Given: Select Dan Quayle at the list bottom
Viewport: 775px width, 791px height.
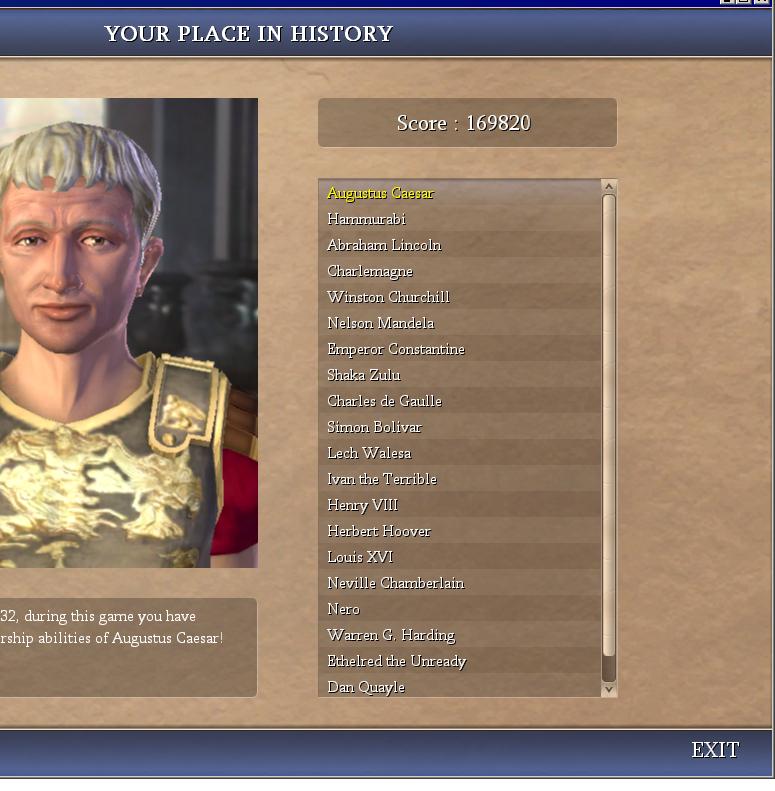Looking at the screenshot, I should point(366,687).
